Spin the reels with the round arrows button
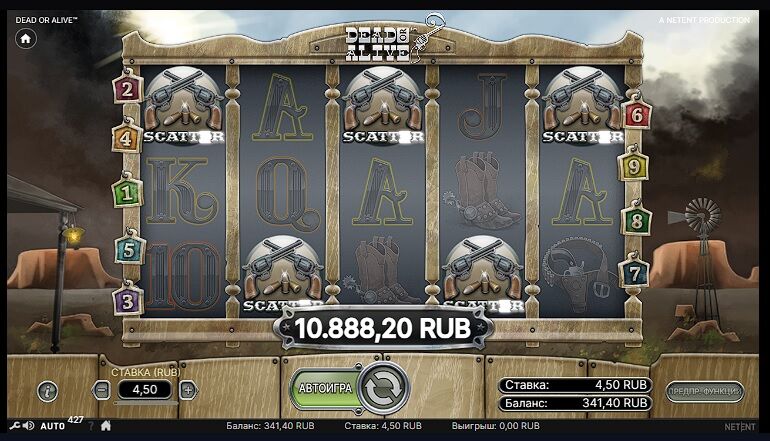The height and width of the screenshot is (441, 770). (x=384, y=388)
